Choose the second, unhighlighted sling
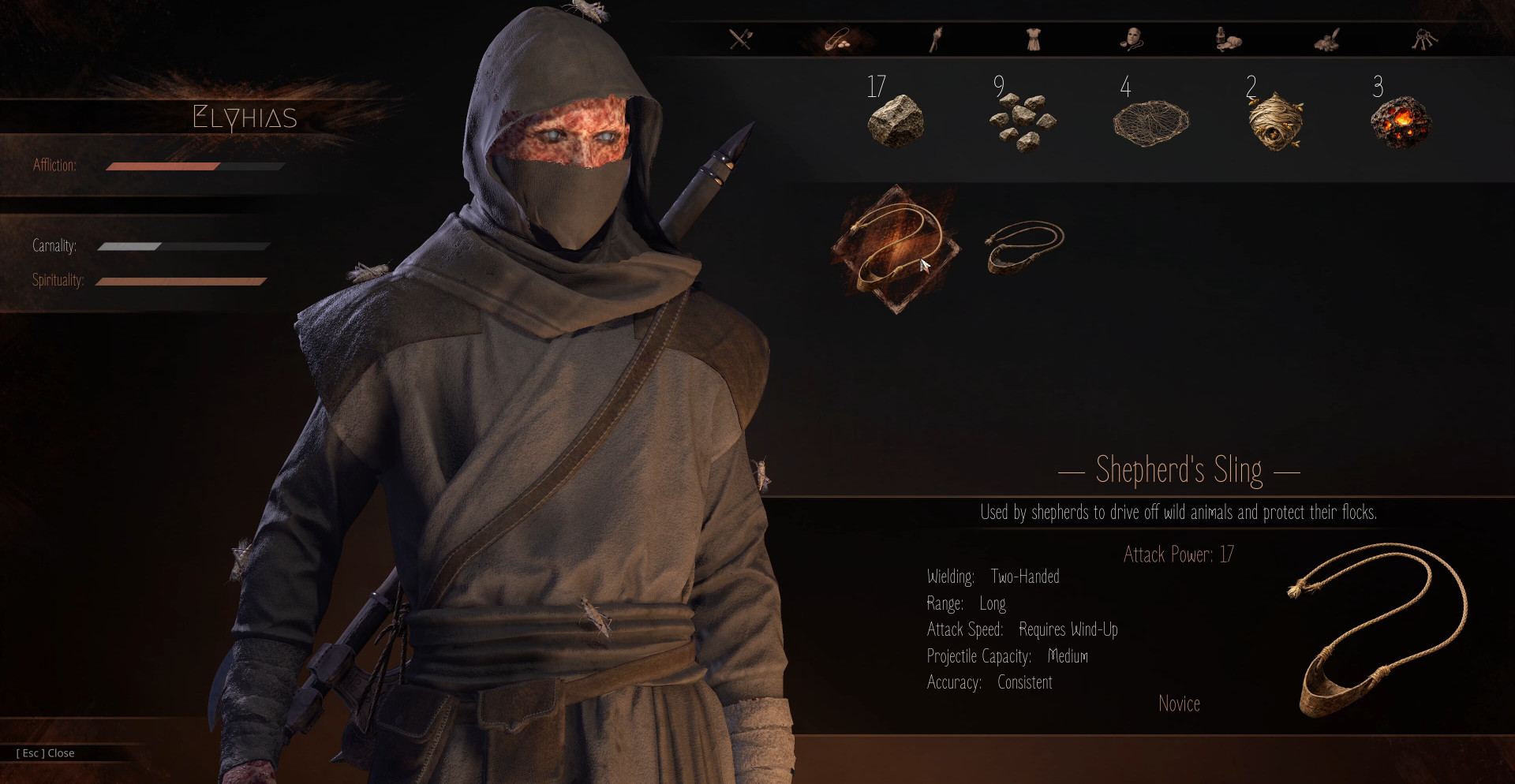This screenshot has width=1515, height=784. coord(1024,245)
